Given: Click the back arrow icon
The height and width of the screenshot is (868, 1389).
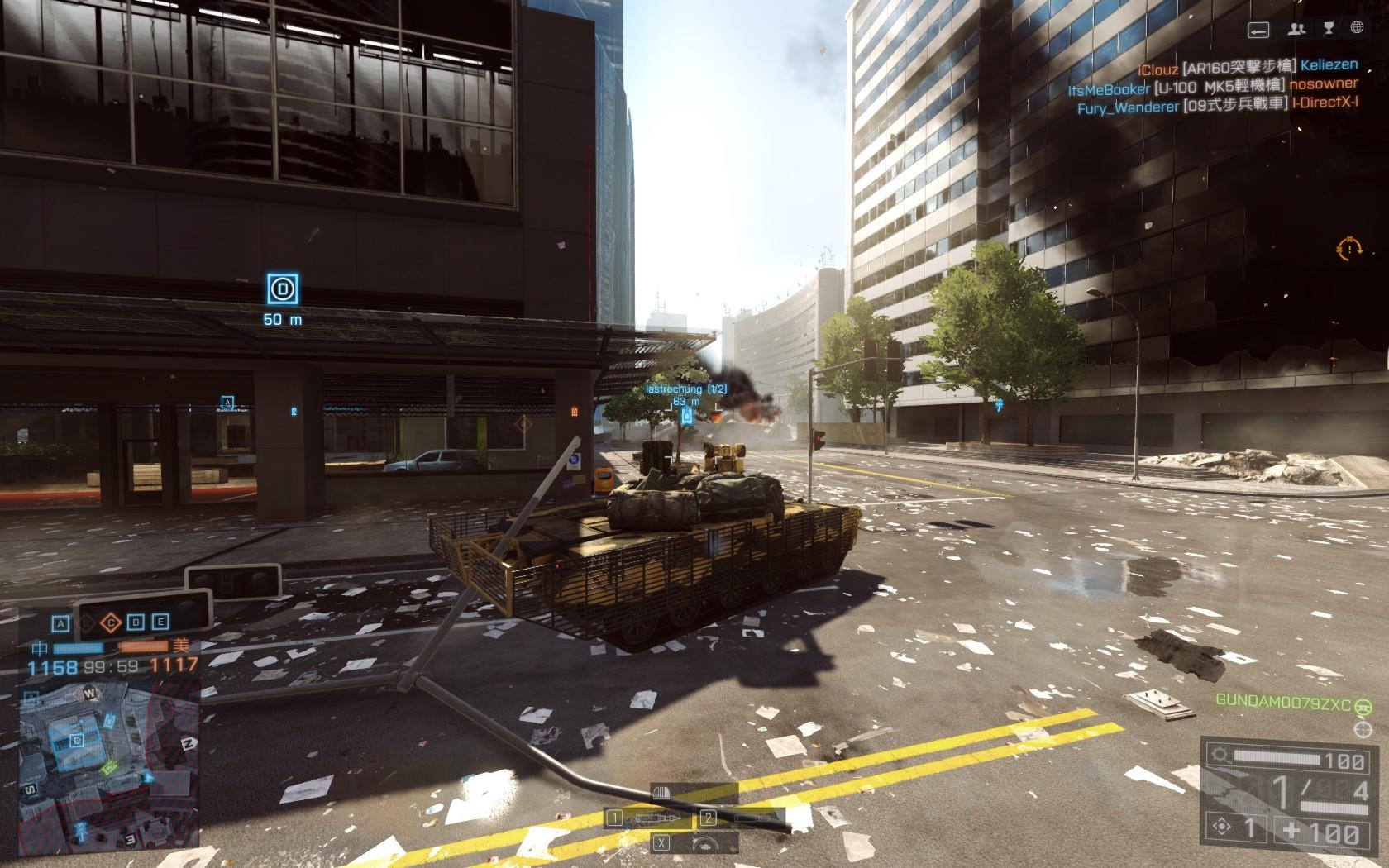Looking at the screenshot, I should (1258, 30).
